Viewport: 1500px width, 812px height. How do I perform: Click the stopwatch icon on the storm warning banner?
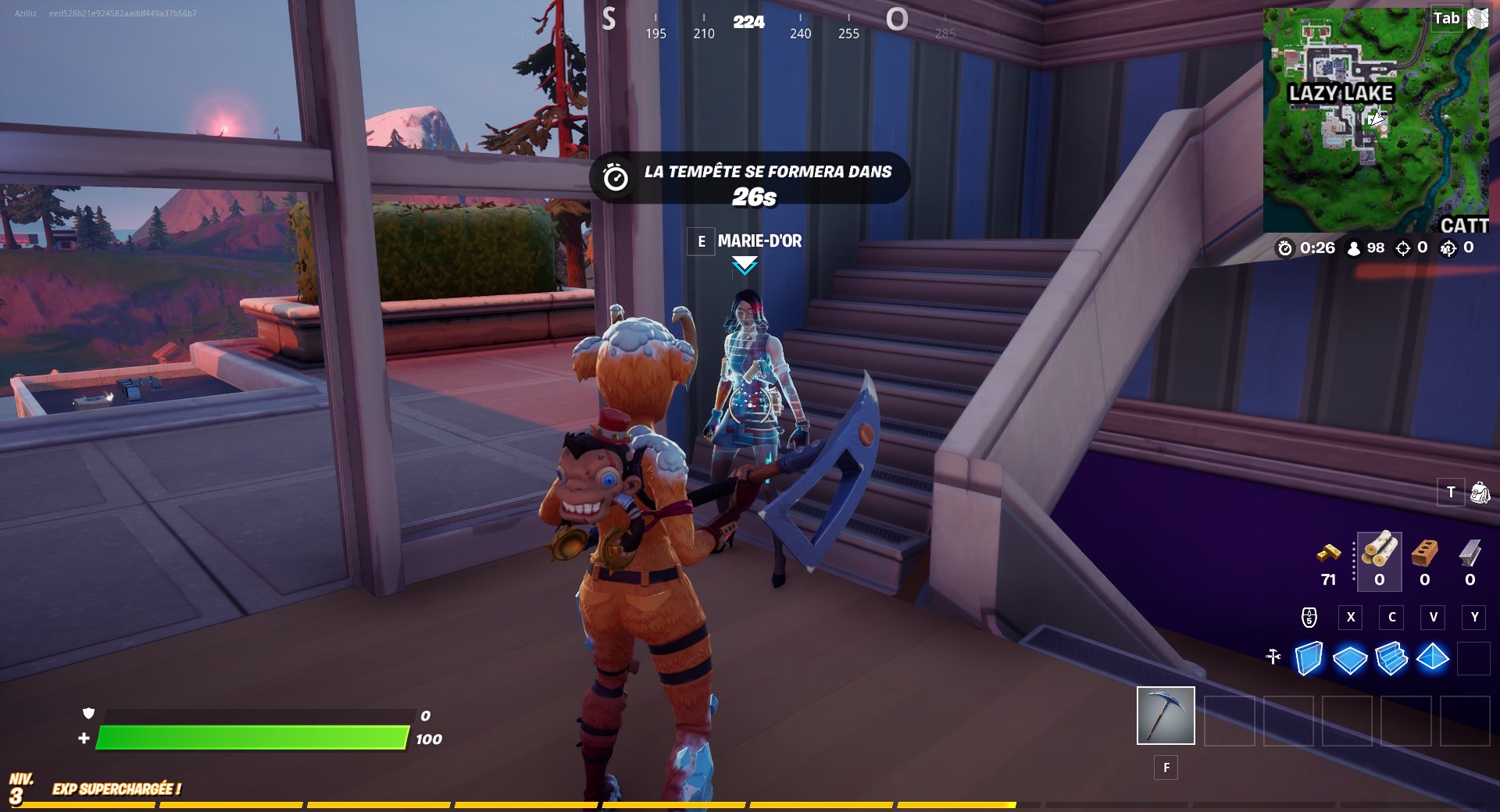tap(616, 177)
